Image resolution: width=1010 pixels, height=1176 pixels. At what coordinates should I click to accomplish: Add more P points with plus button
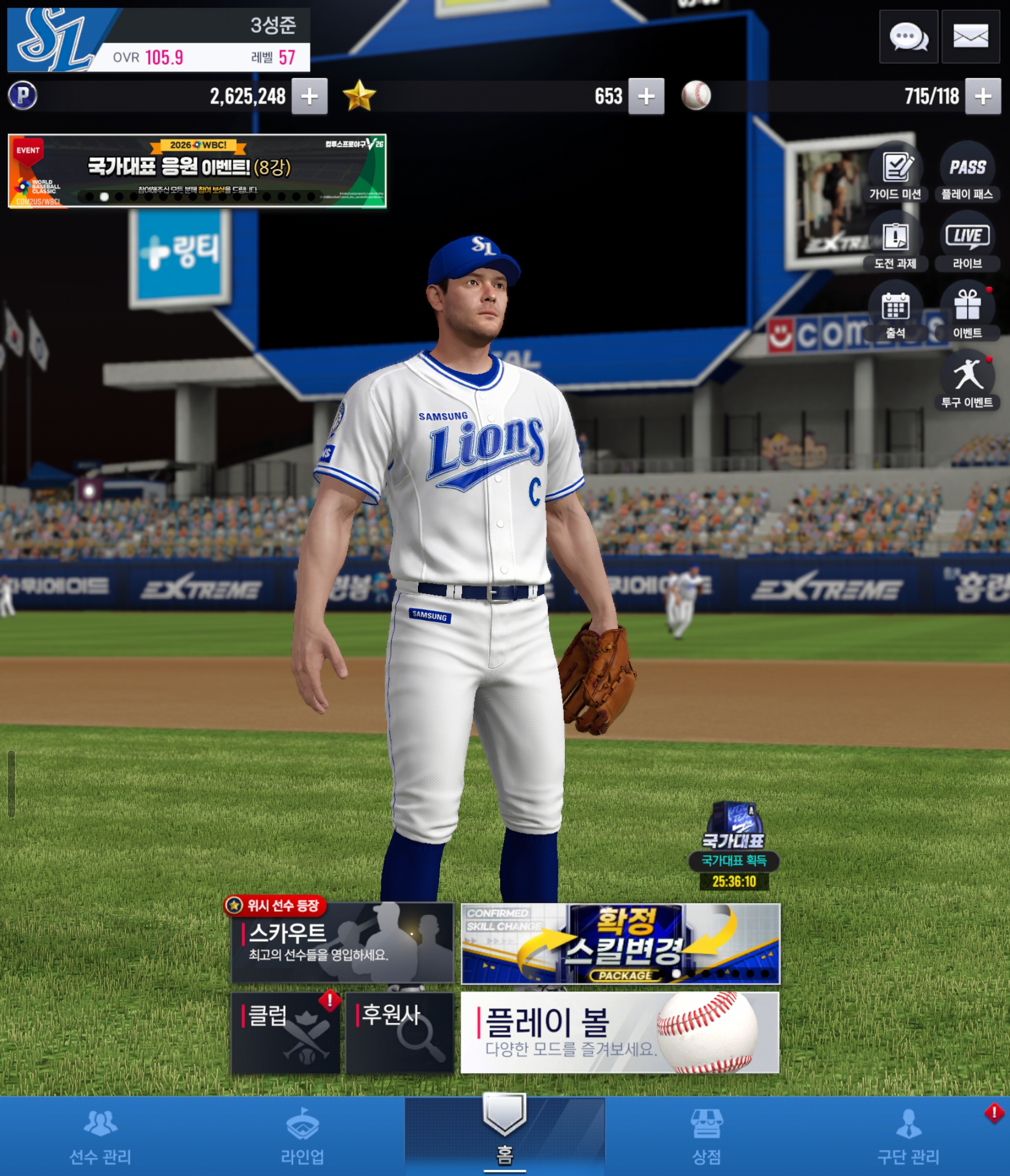coord(309,96)
